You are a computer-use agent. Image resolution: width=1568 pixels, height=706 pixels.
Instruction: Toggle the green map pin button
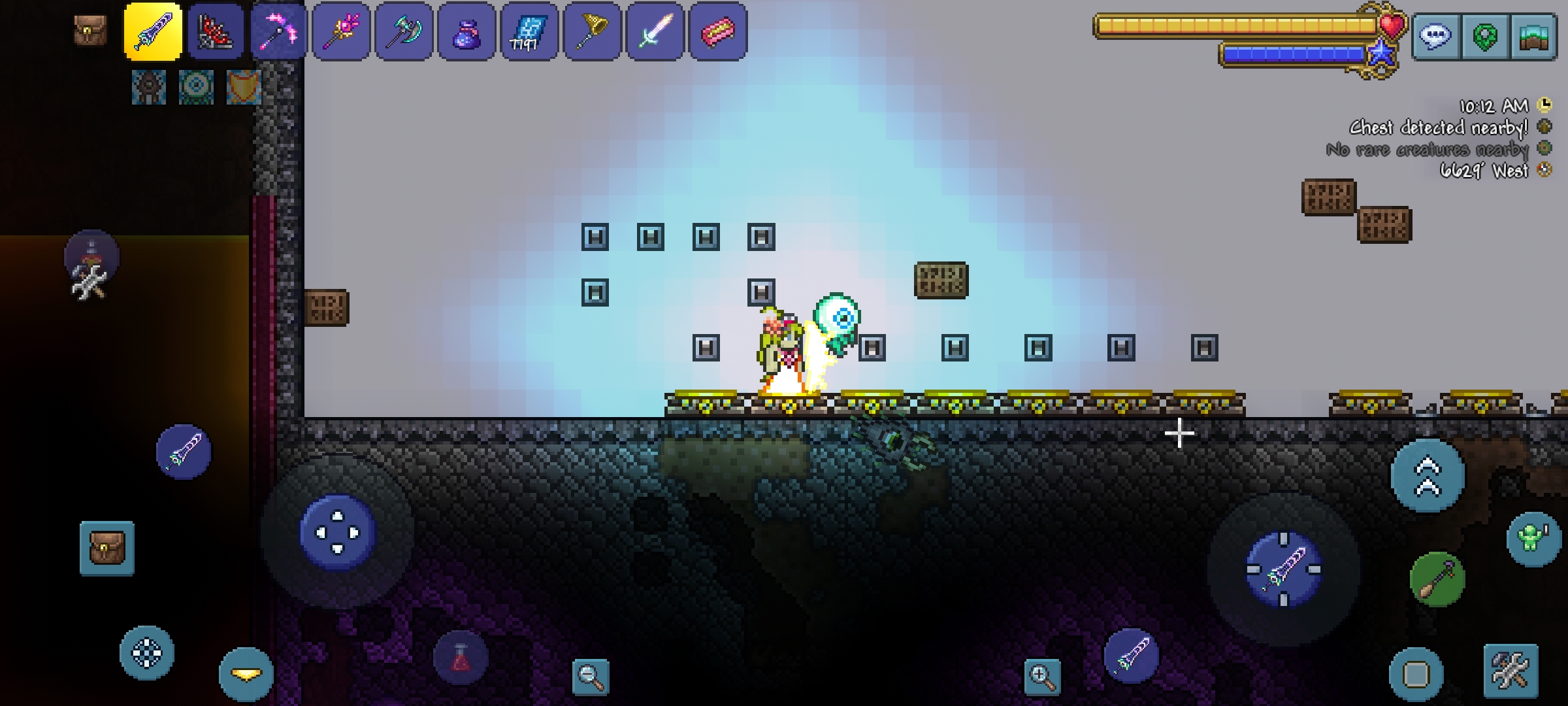tap(1484, 37)
